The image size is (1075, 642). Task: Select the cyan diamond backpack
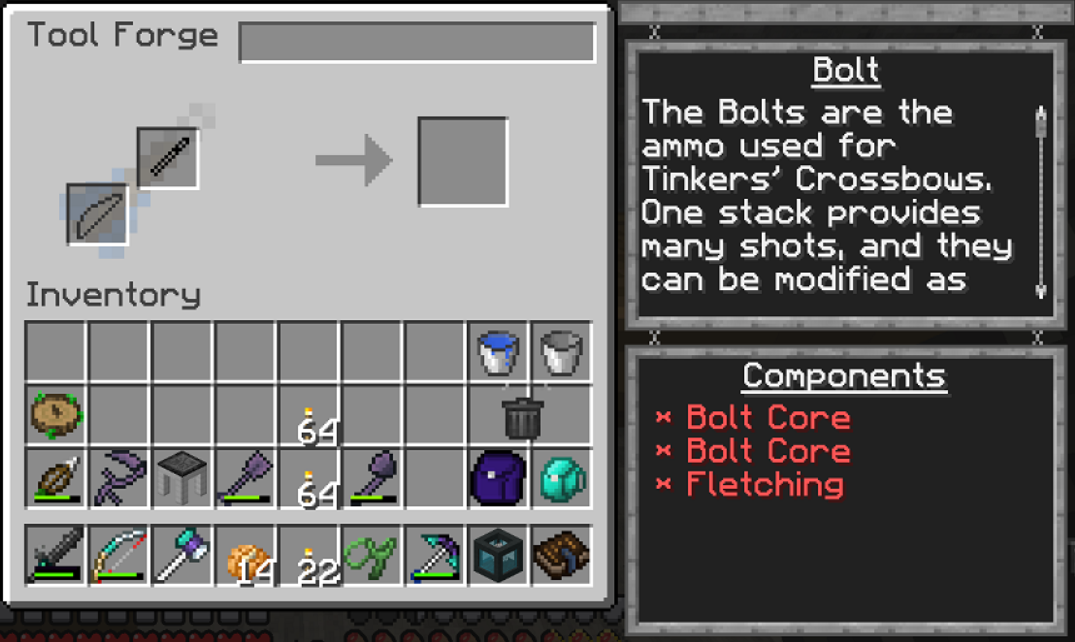tap(561, 479)
